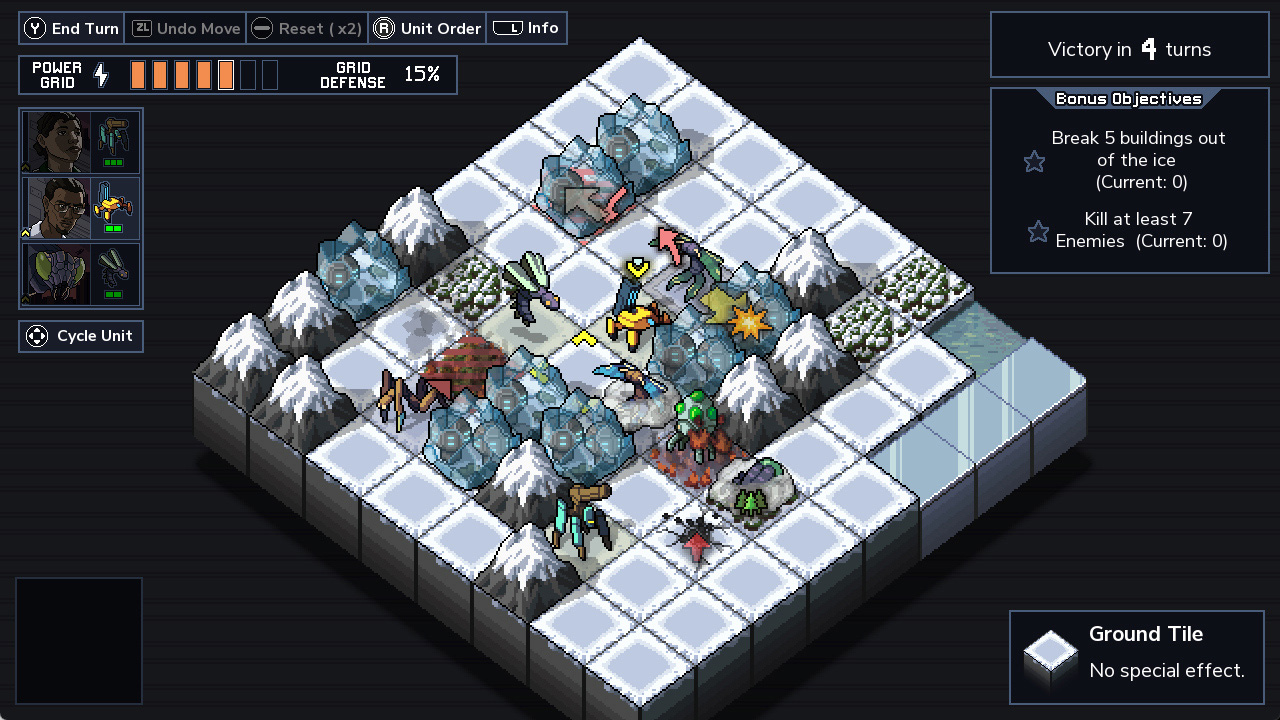Click the circular Reset (x2) icon

tap(261, 28)
